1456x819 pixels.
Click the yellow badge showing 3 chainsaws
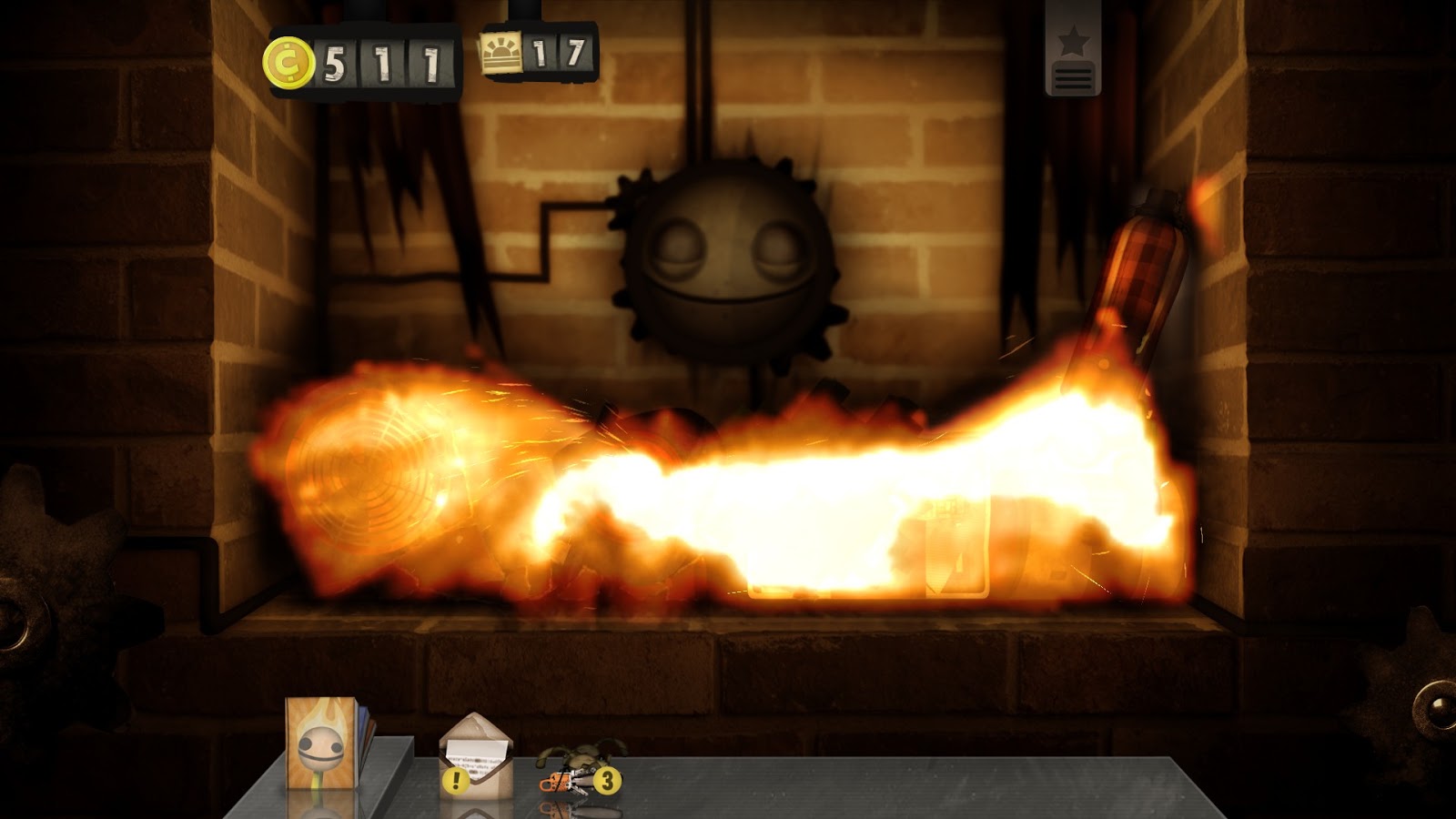(x=608, y=780)
